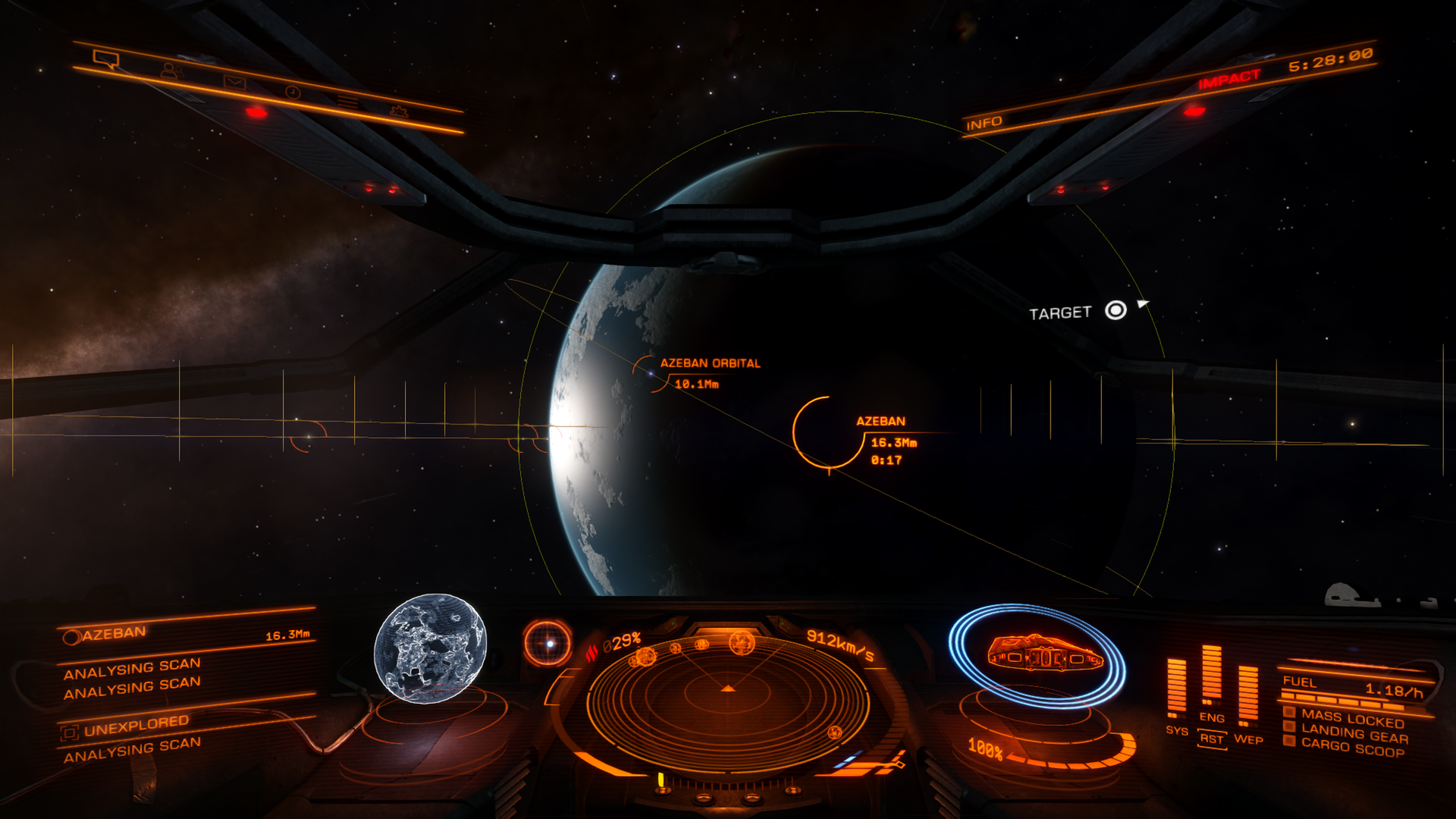Image resolution: width=1456 pixels, height=819 pixels.
Task: Reset power distribution with RST
Action: tap(1212, 739)
